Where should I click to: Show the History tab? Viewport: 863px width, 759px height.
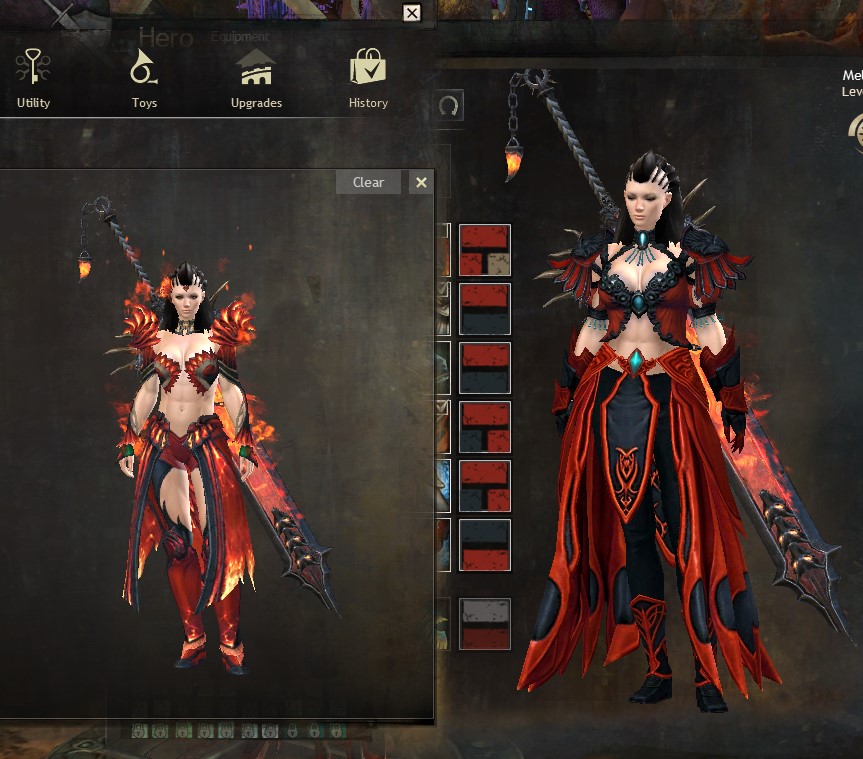pos(368,79)
